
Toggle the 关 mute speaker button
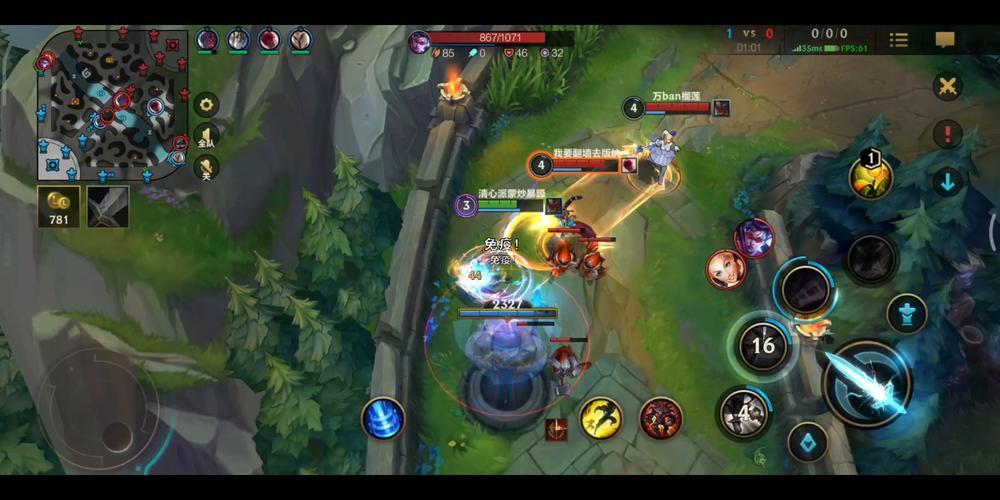tap(206, 168)
